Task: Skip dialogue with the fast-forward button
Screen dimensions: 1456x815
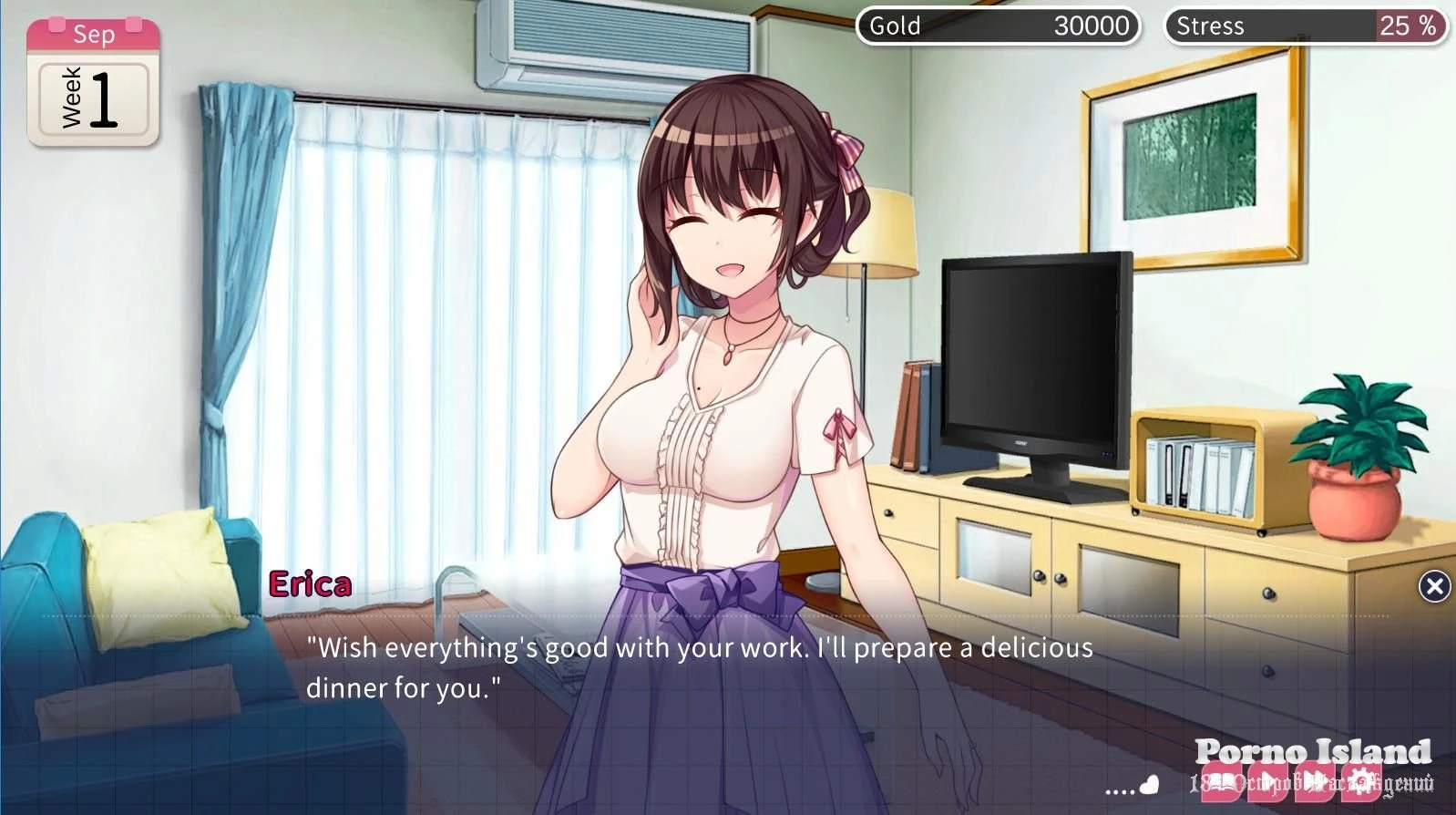Action: [x=1313, y=782]
